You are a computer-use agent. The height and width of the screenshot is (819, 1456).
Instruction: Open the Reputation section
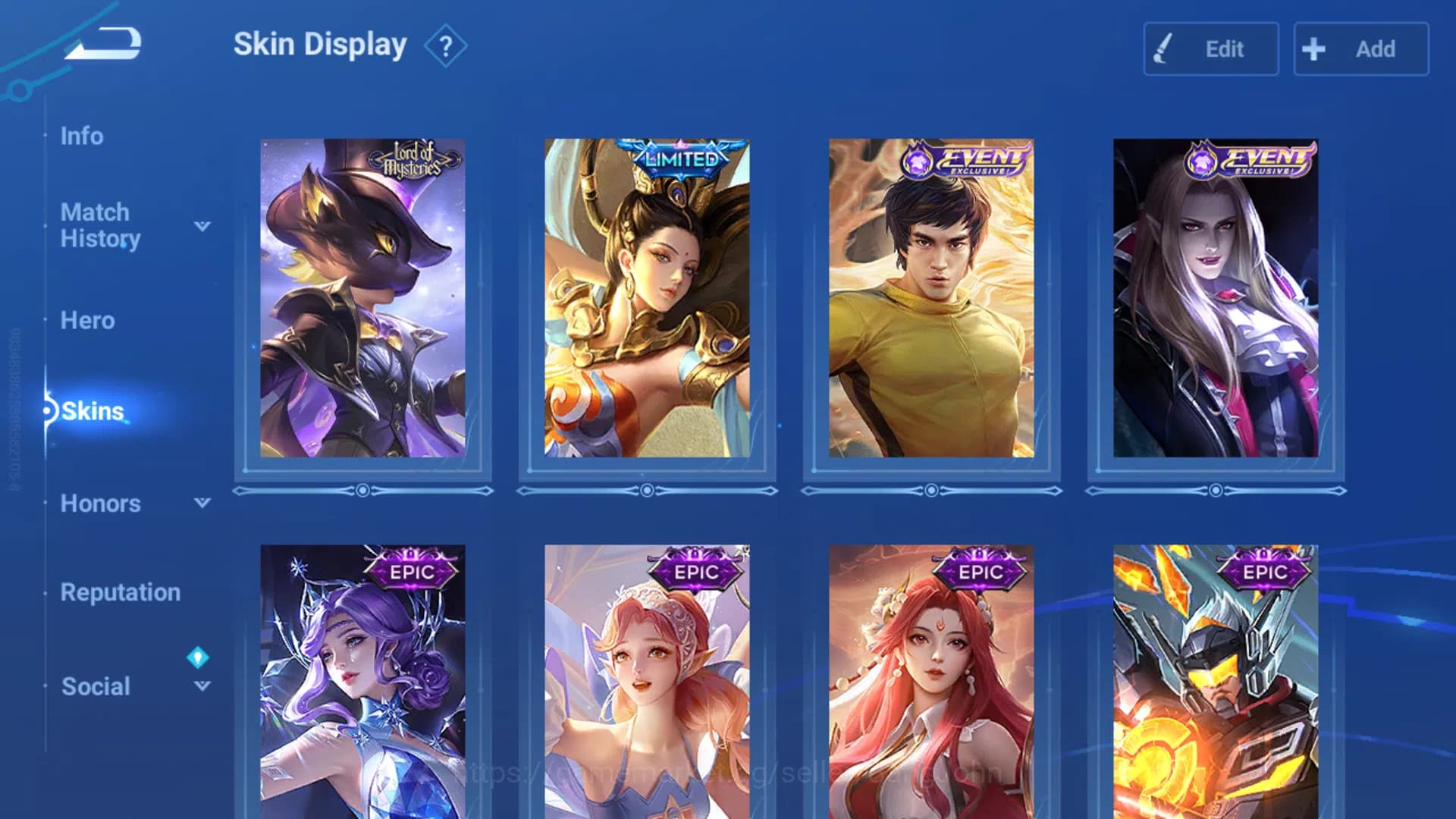pyautogui.click(x=122, y=592)
